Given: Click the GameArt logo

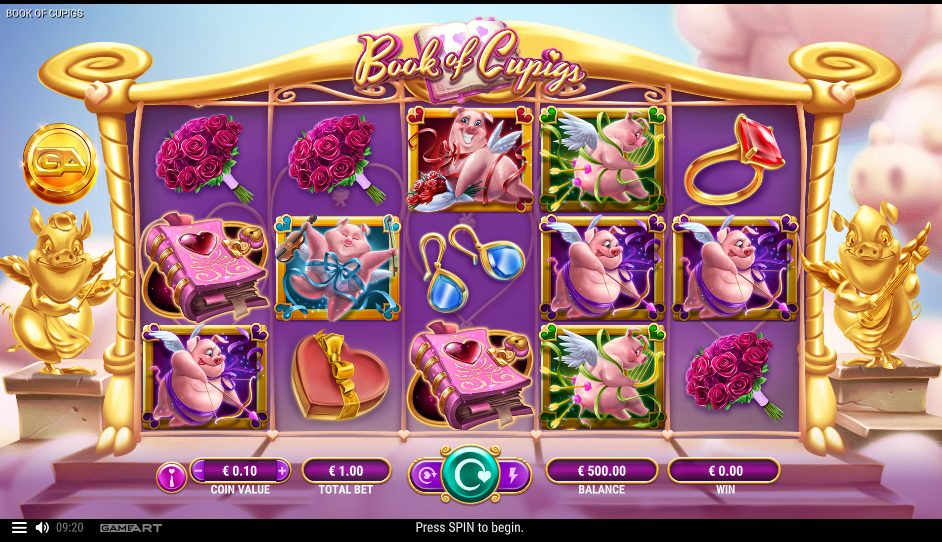Looking at the screenshot, I should click(x=130, y=527).
